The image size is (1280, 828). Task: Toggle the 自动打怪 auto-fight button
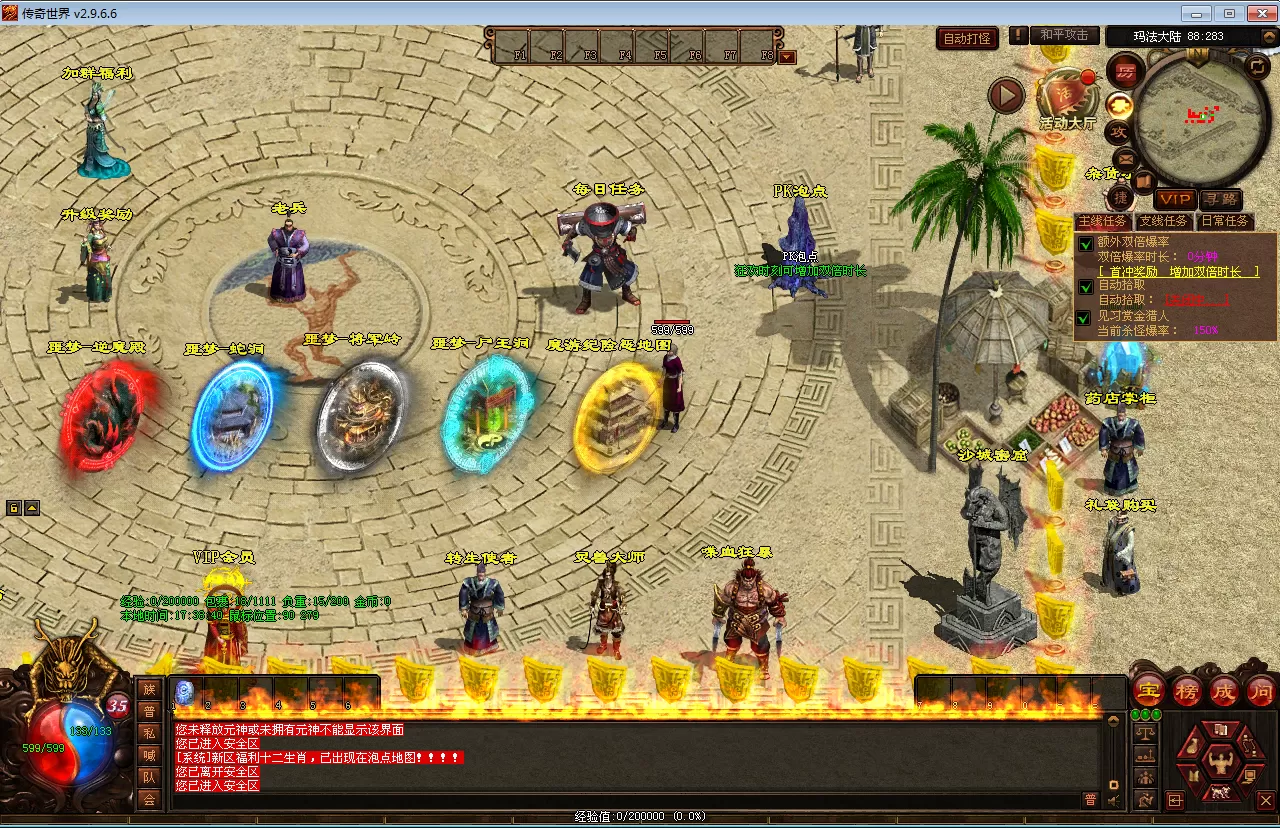(x=967, y=38)
